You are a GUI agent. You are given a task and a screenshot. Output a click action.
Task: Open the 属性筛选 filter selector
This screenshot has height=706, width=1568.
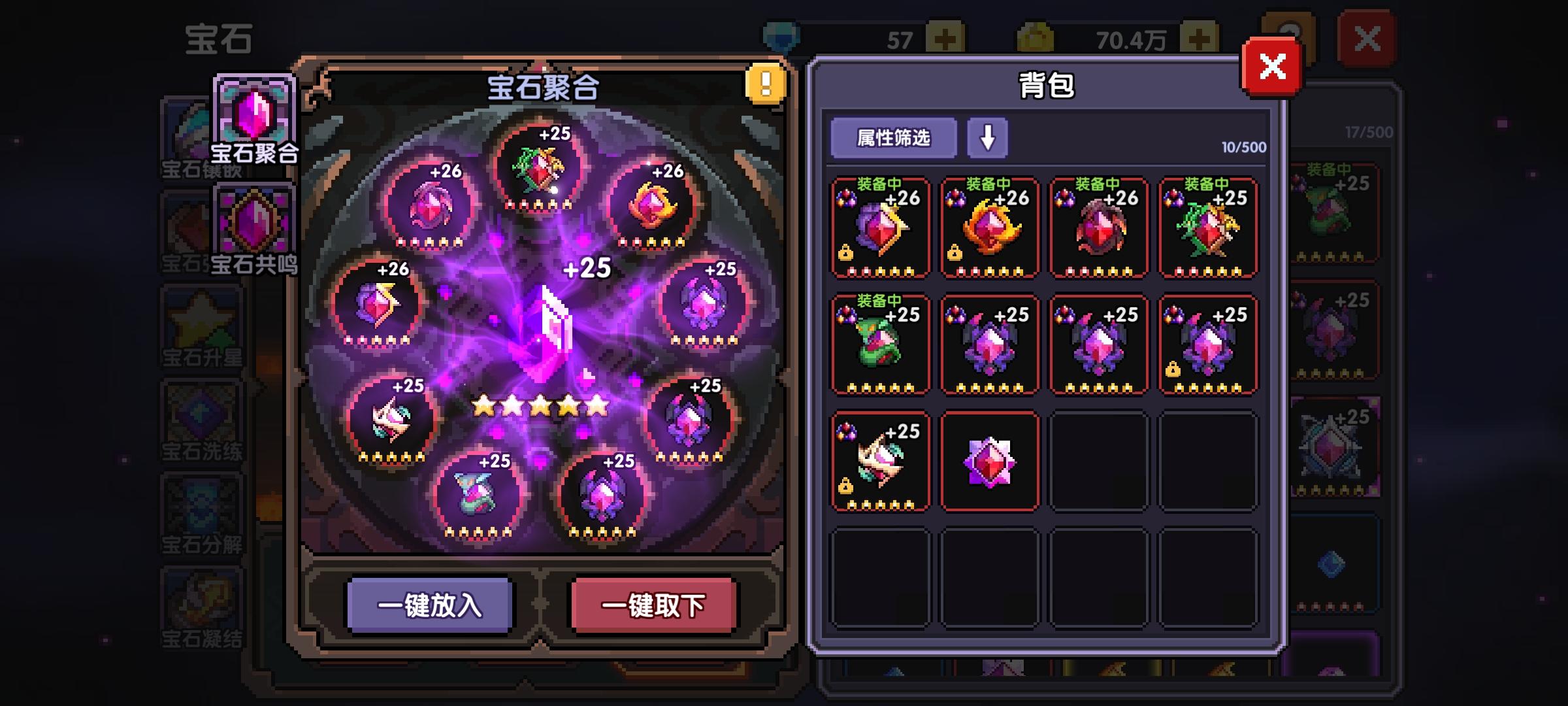pyautogui.click(x=892, y=138)
